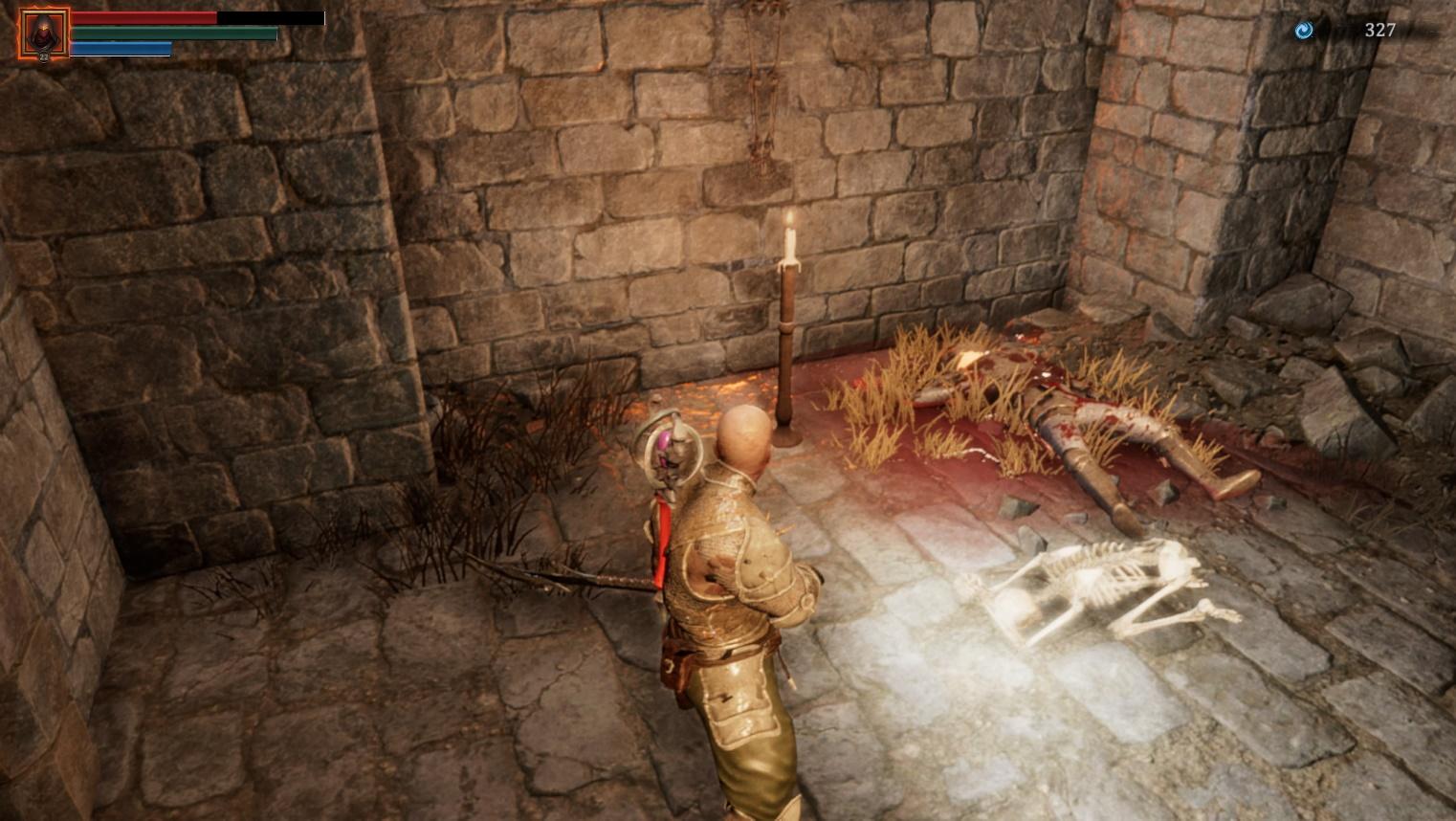Click the hooded character portrait
Screen dimensions: 1456x821
pyautogui.click(x=44, y=33)
